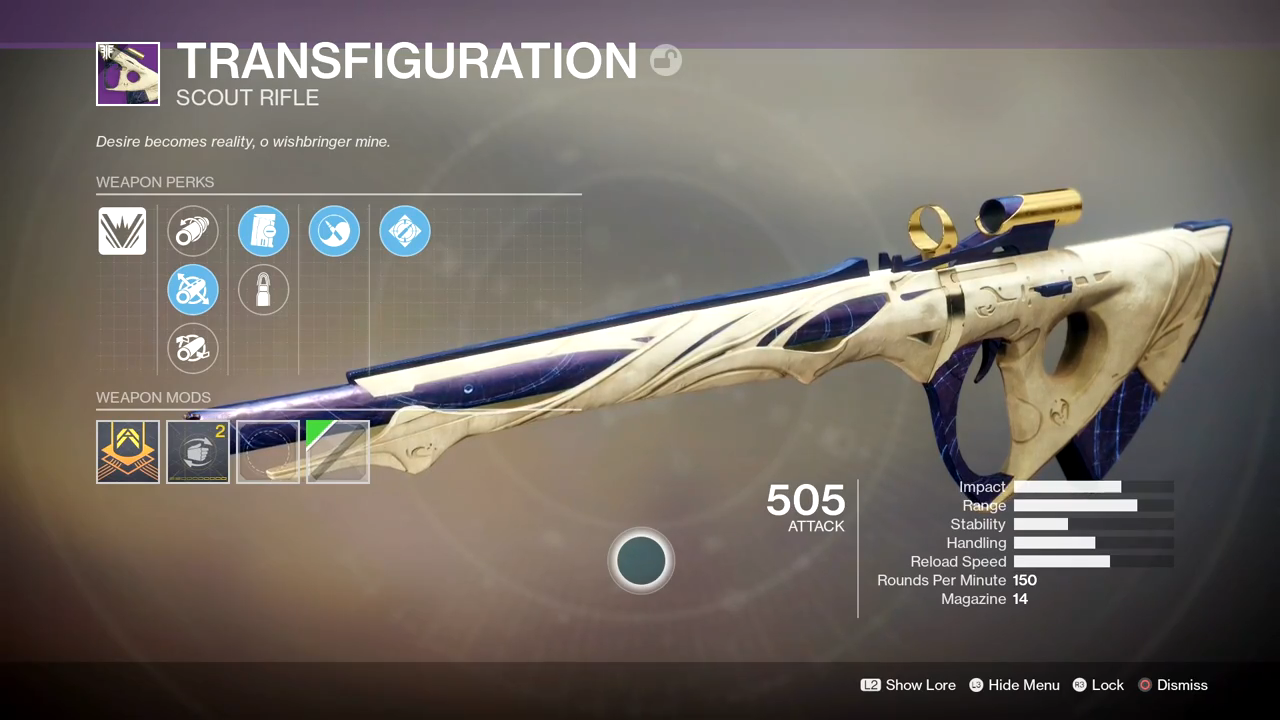The width and height of the screenshot is (1280, 720).
Task: Choose the top barrel perk in the column
Action: click(x=193, y=231)
